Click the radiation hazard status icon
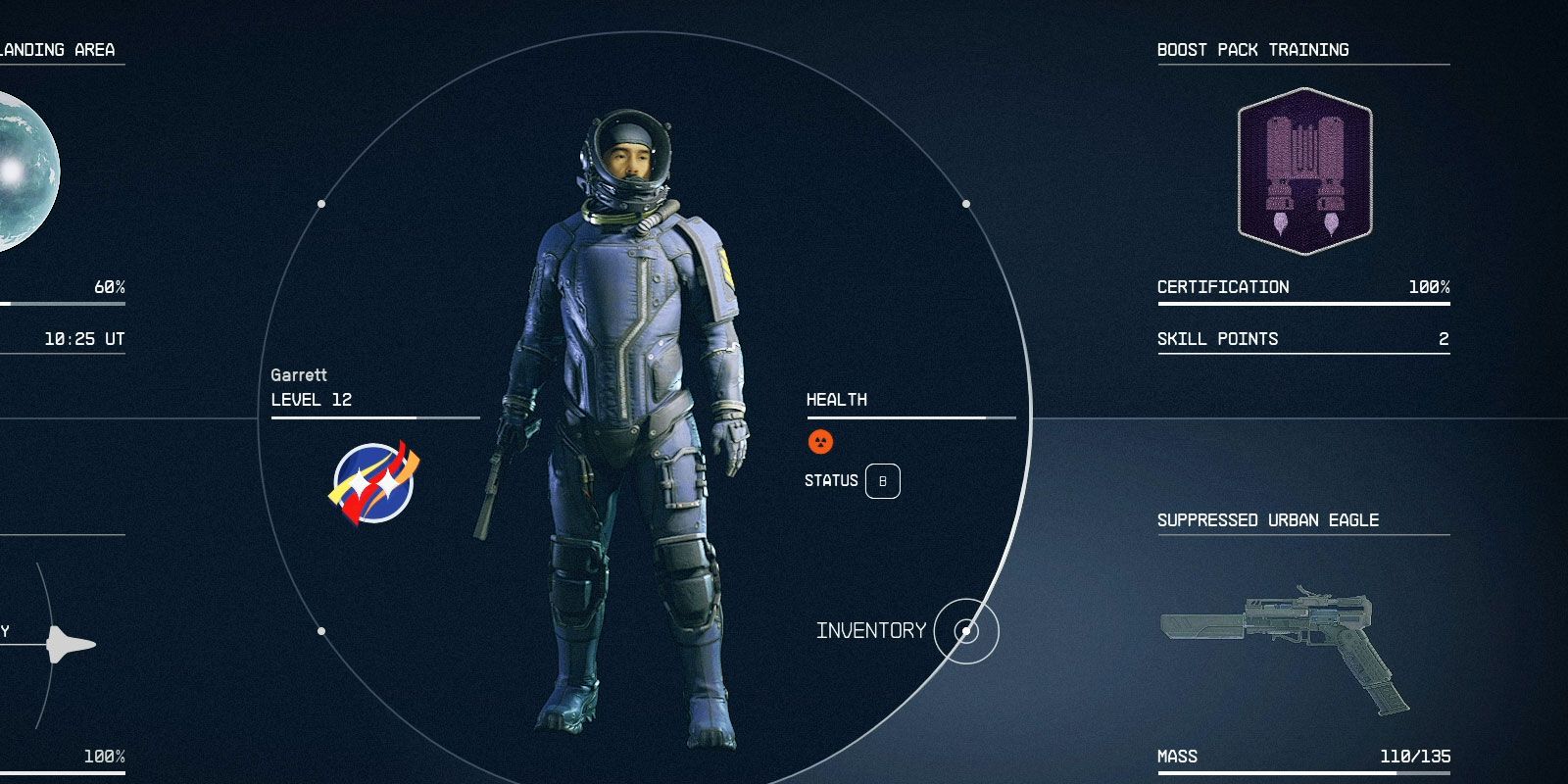The height and width of the screenshot is (784, 1568). 820,442
